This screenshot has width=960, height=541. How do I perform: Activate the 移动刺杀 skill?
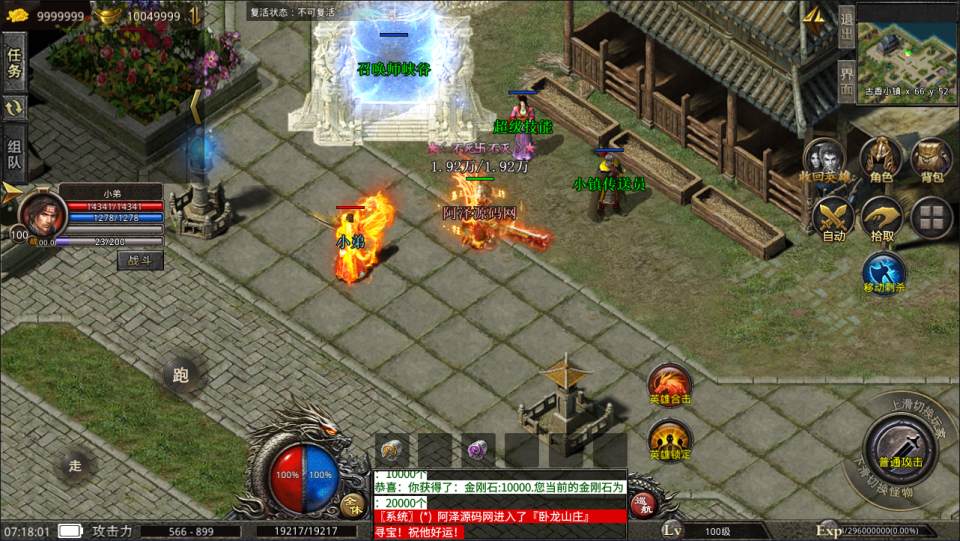[x=883, y=272]
